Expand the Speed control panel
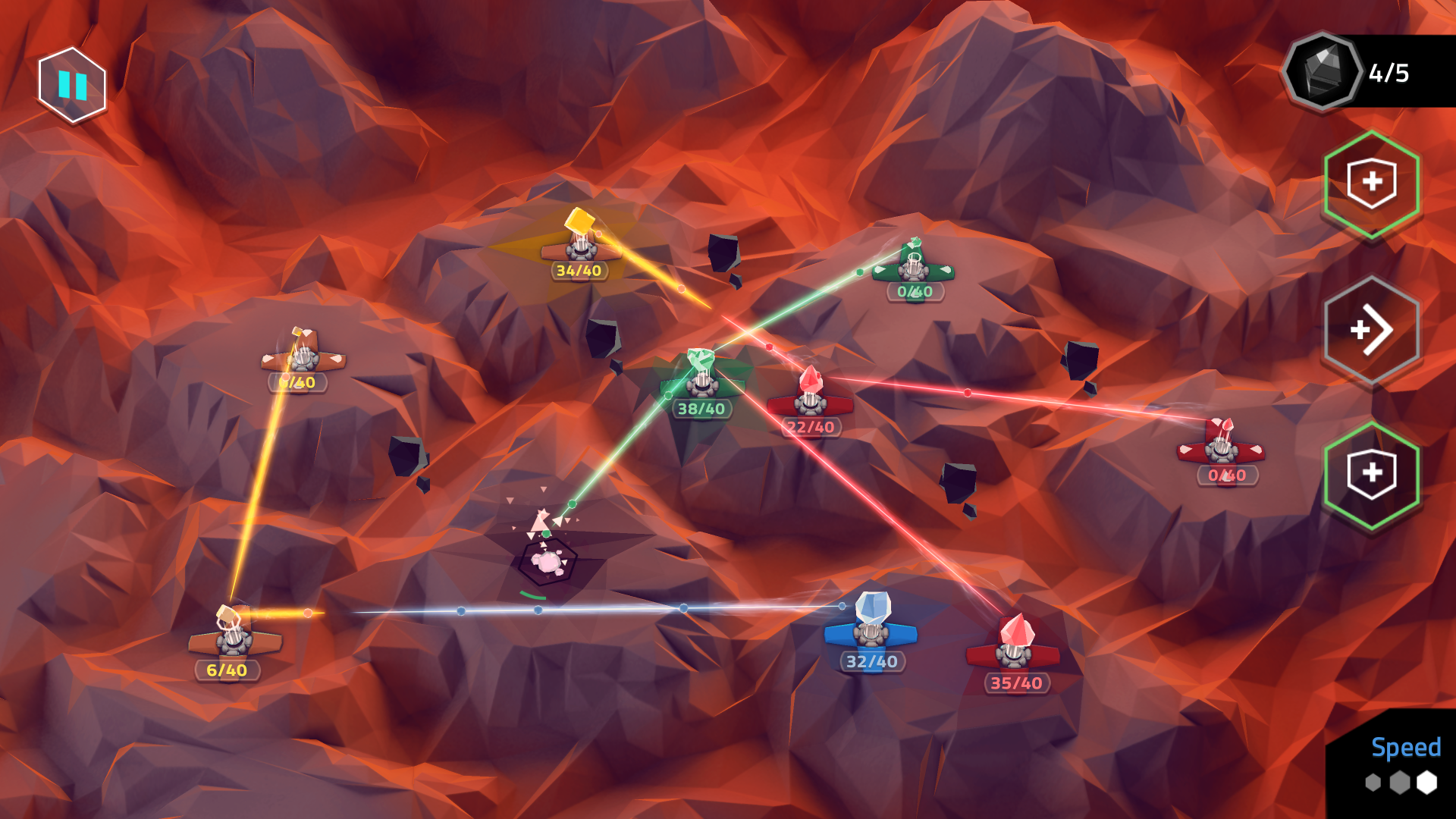The image size is (1456, 819). tap(1405, 748)
